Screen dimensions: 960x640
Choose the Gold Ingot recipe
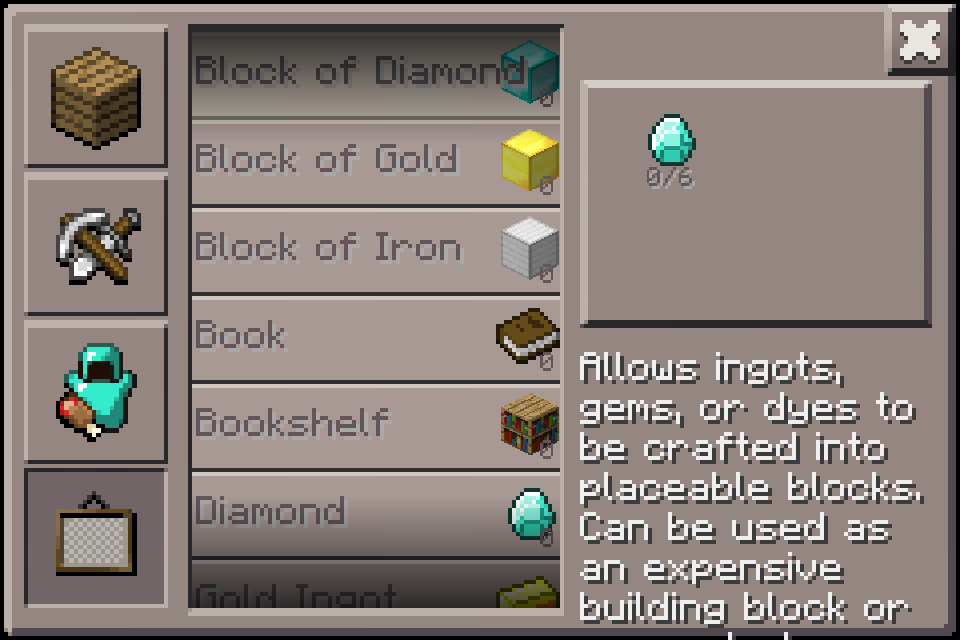tap(375, 591)
